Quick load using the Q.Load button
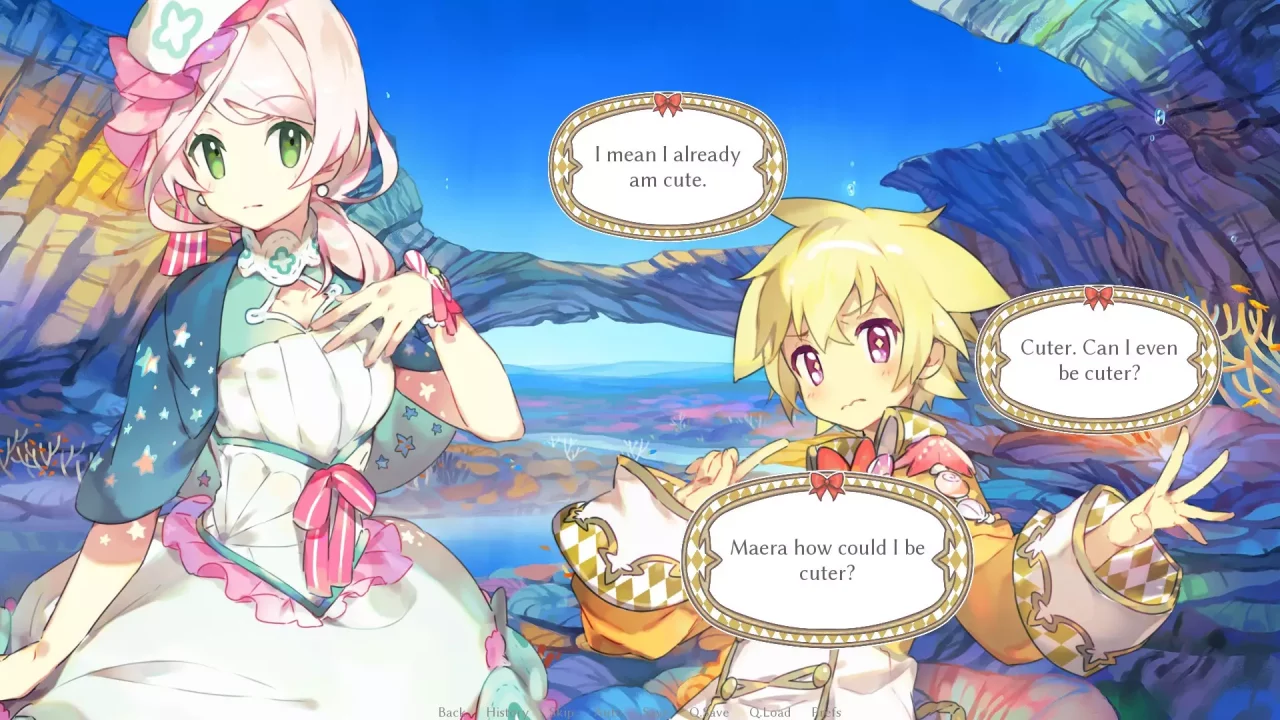 [770, 712]
